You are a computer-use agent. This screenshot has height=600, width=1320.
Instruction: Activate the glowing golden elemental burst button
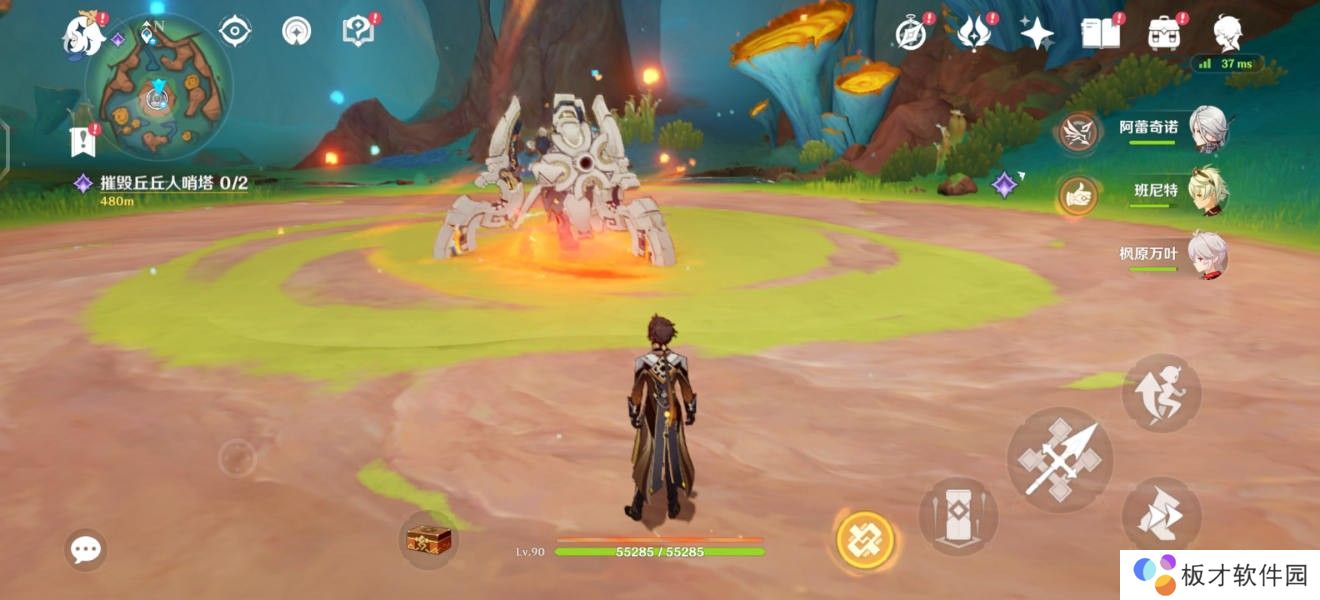[864, 541]
